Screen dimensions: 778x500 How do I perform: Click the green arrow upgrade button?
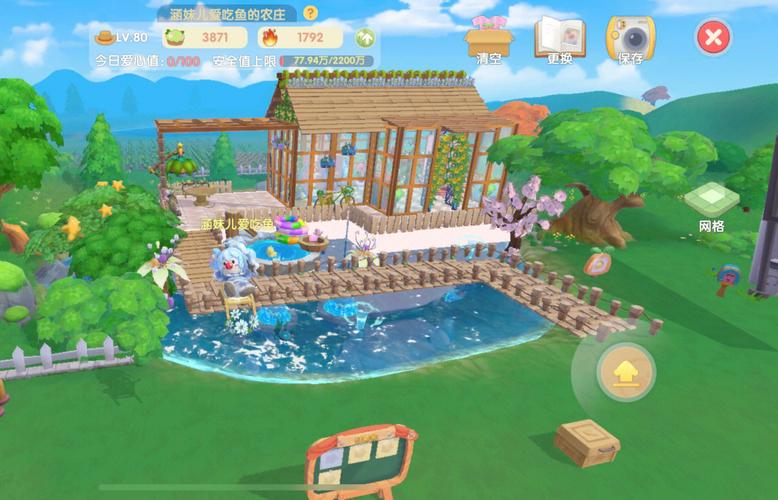coord(365,38)
